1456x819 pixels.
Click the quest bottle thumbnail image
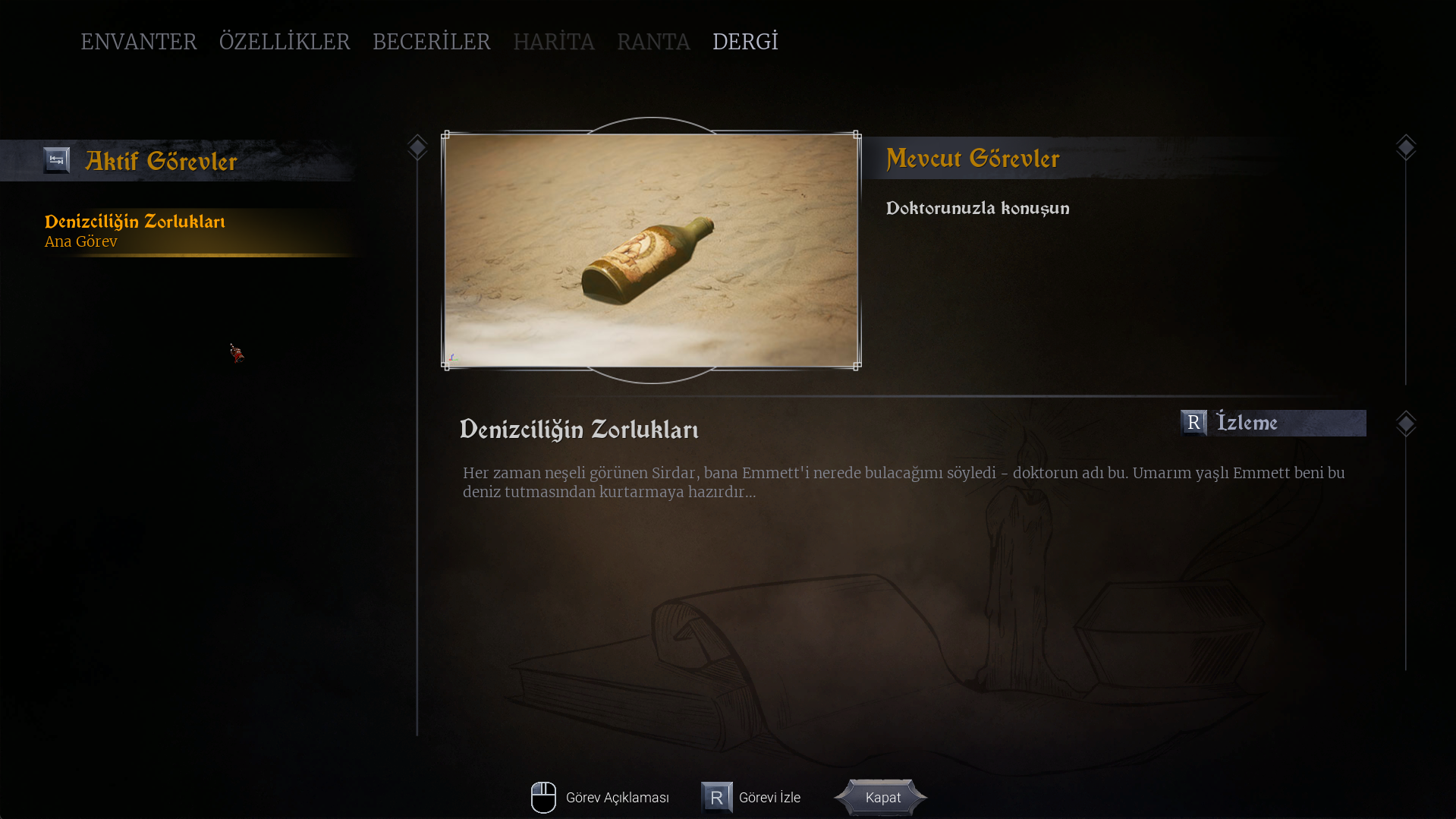tap(651, 250)
